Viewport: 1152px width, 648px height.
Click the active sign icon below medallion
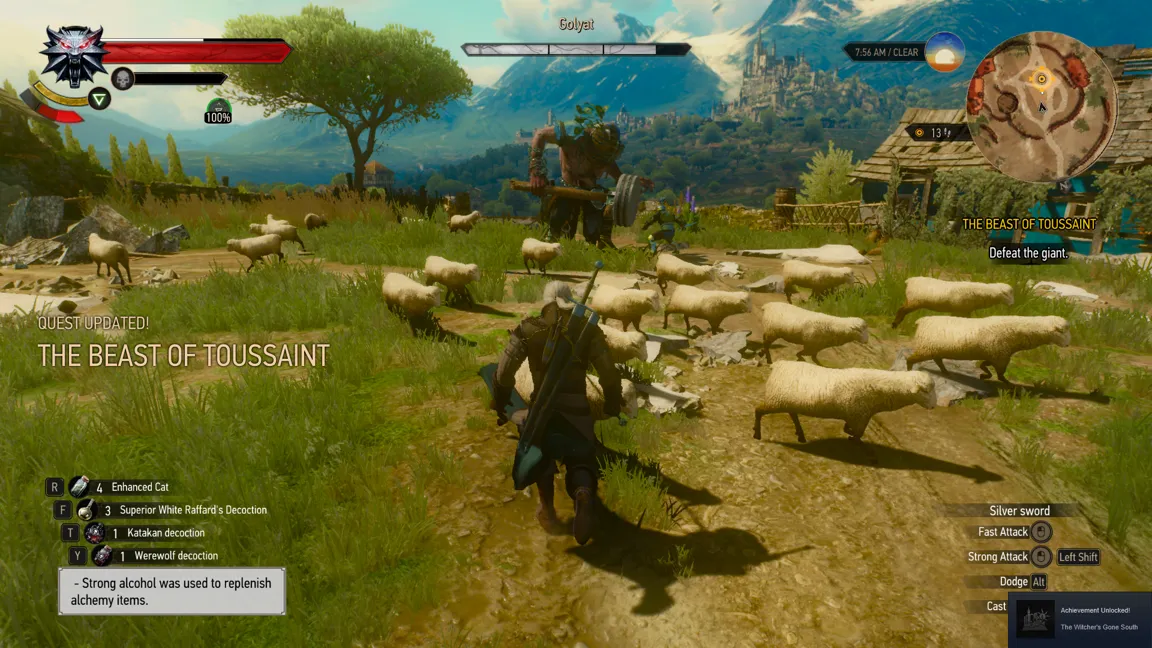tap(99, 98)
